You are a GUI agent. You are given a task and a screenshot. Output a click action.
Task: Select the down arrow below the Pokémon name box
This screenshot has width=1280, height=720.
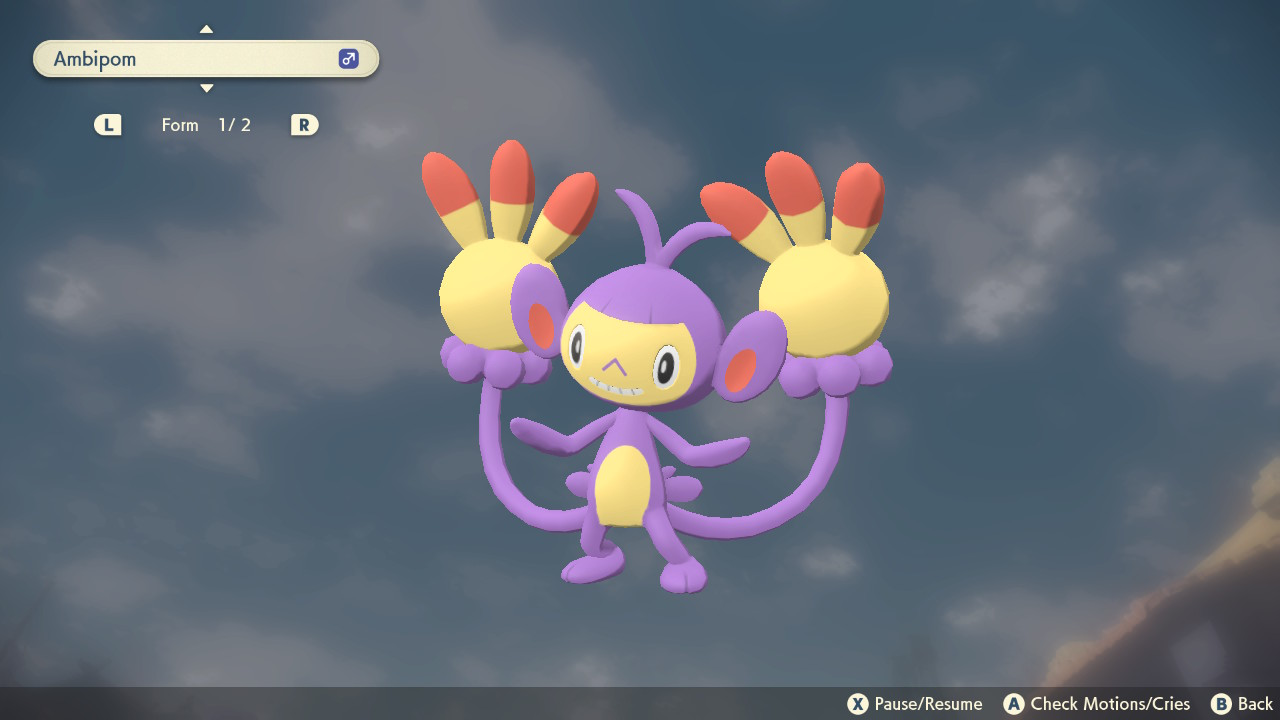tap(206, 88)
